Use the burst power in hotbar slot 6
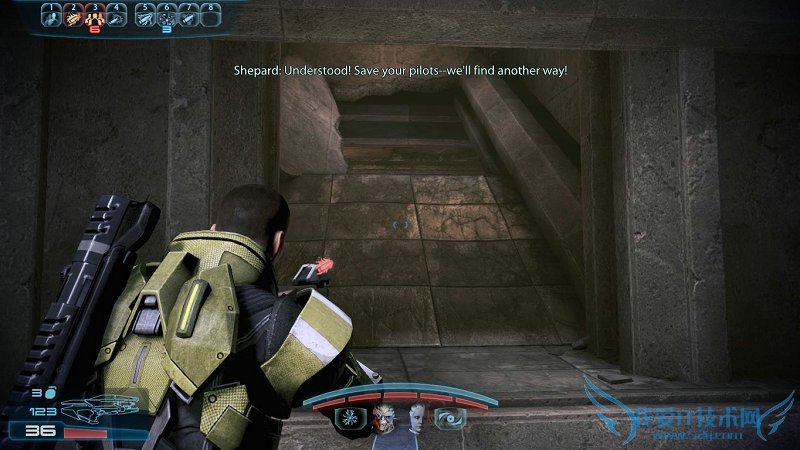 (167, 16)
